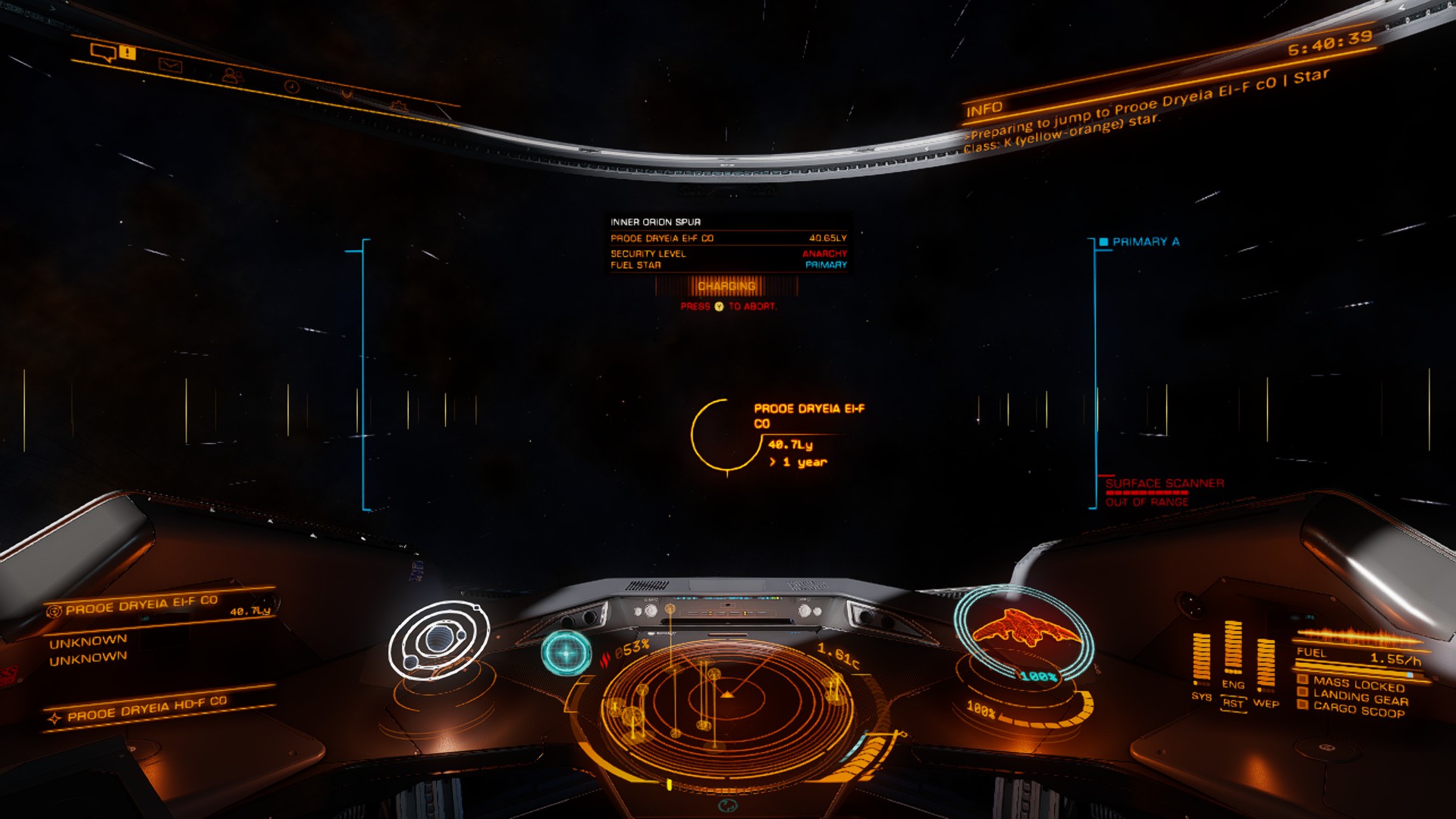Click the orbit system map hologram
Screen dimensions: 1456x819
(438, 641)
